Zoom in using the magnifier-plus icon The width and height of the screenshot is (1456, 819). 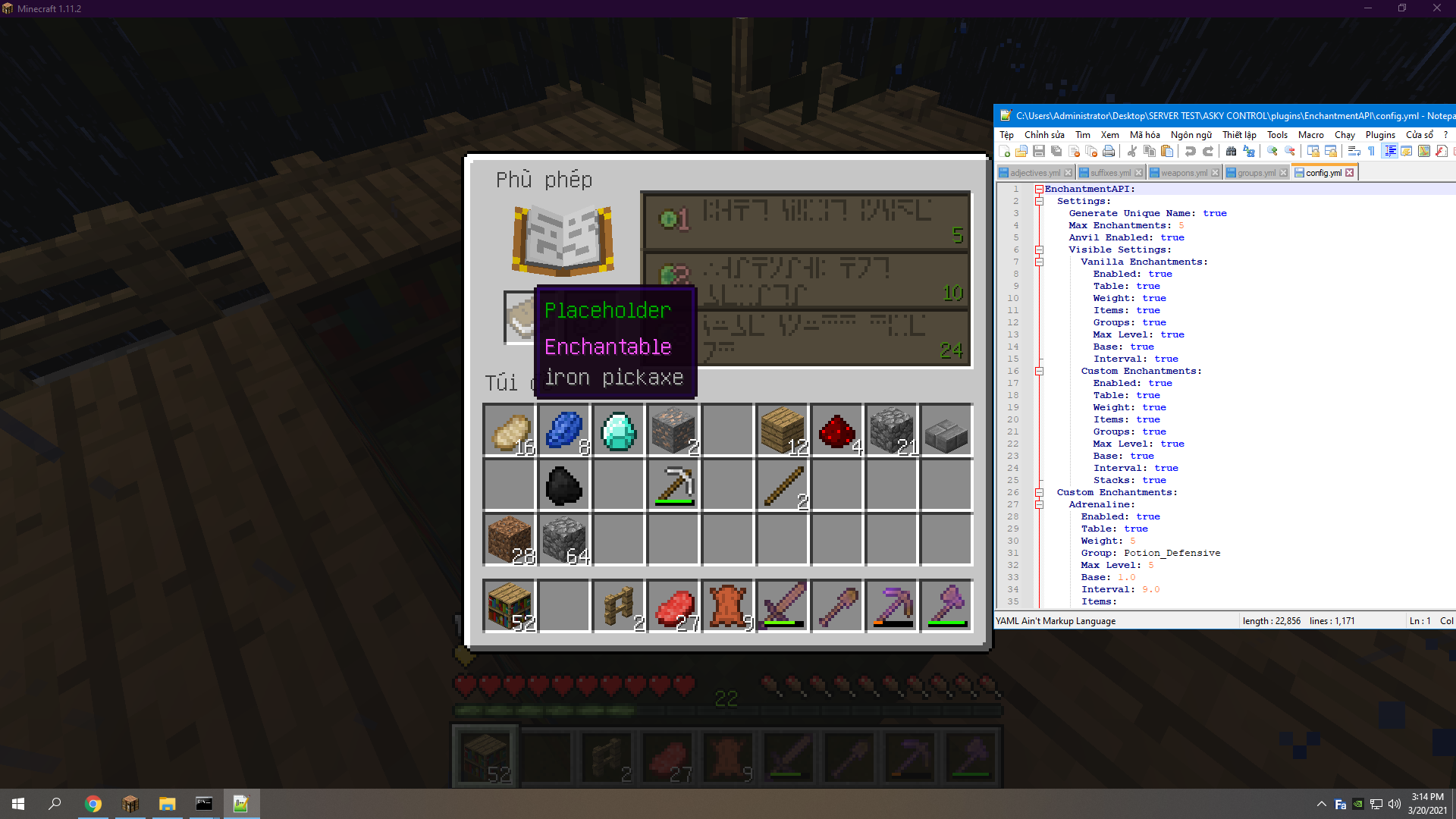(x=1272, y=151)
